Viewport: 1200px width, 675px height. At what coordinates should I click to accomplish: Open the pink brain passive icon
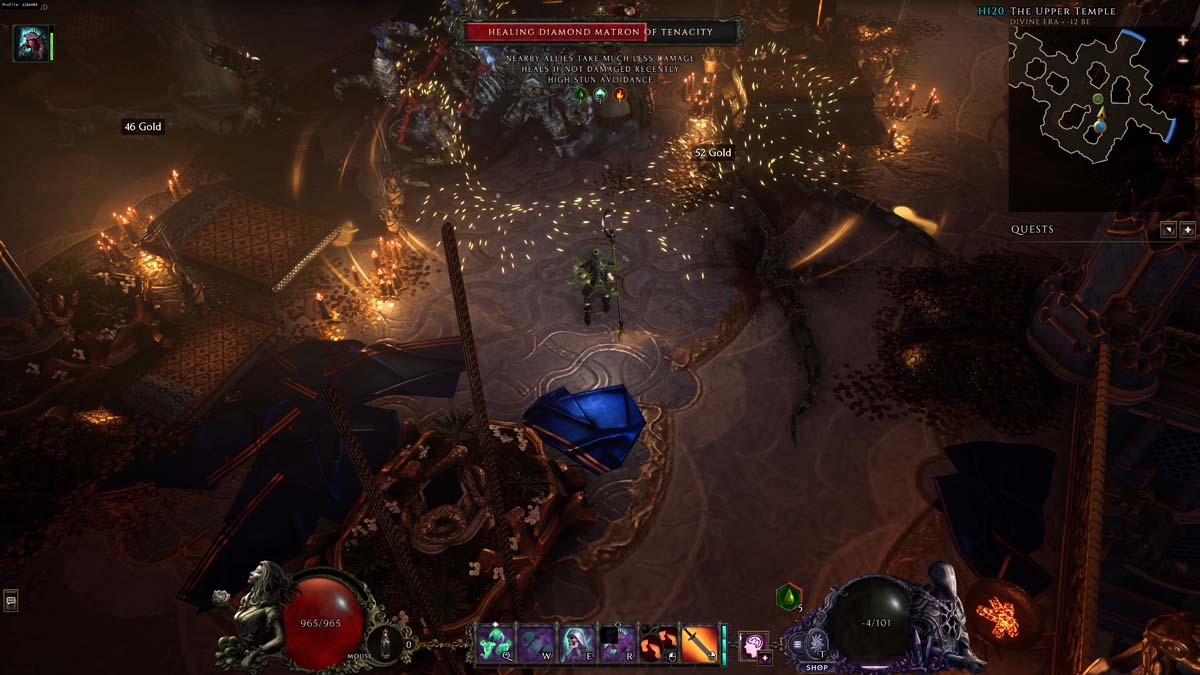(751, 644)
